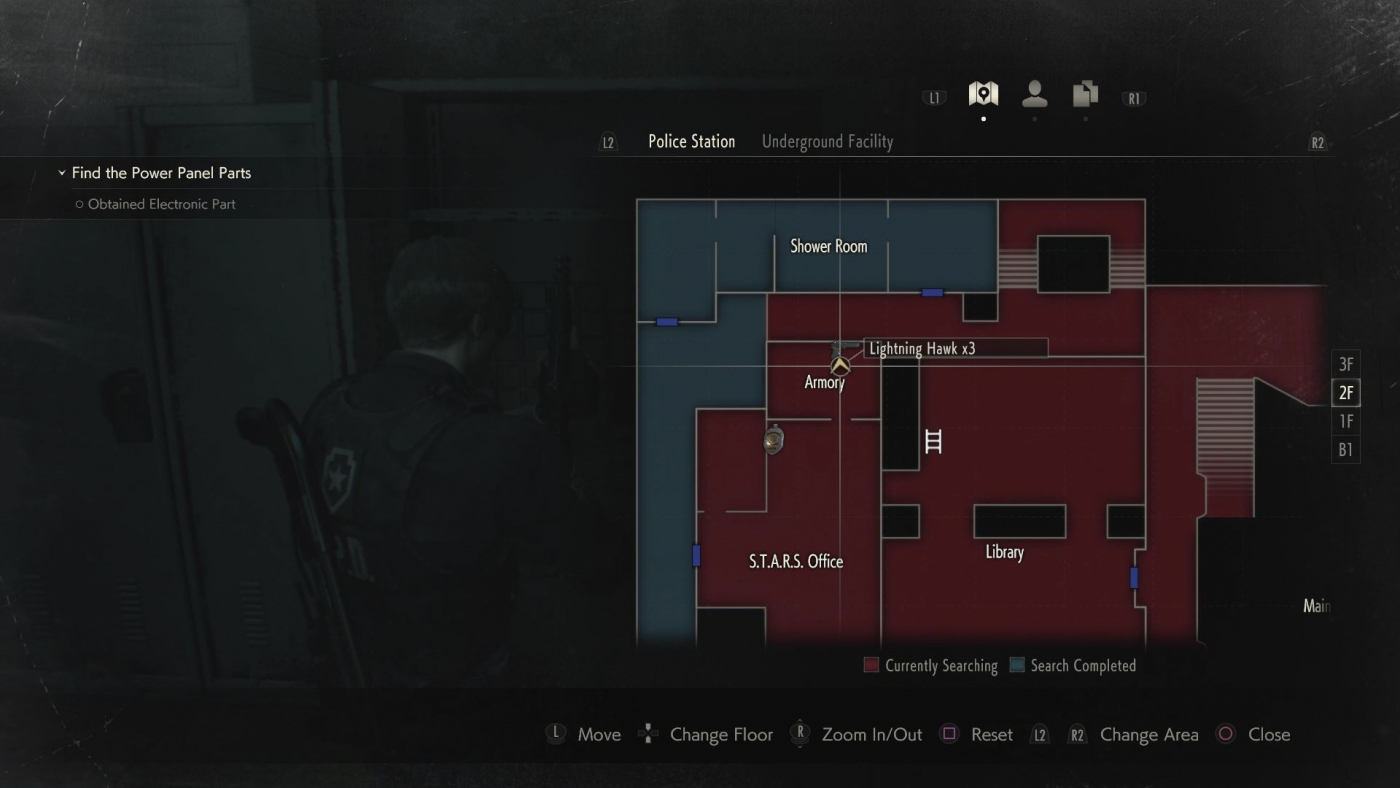Switch to the Underground Facility tab
This screenshot has width=1400, height=788.
[827, 141]
